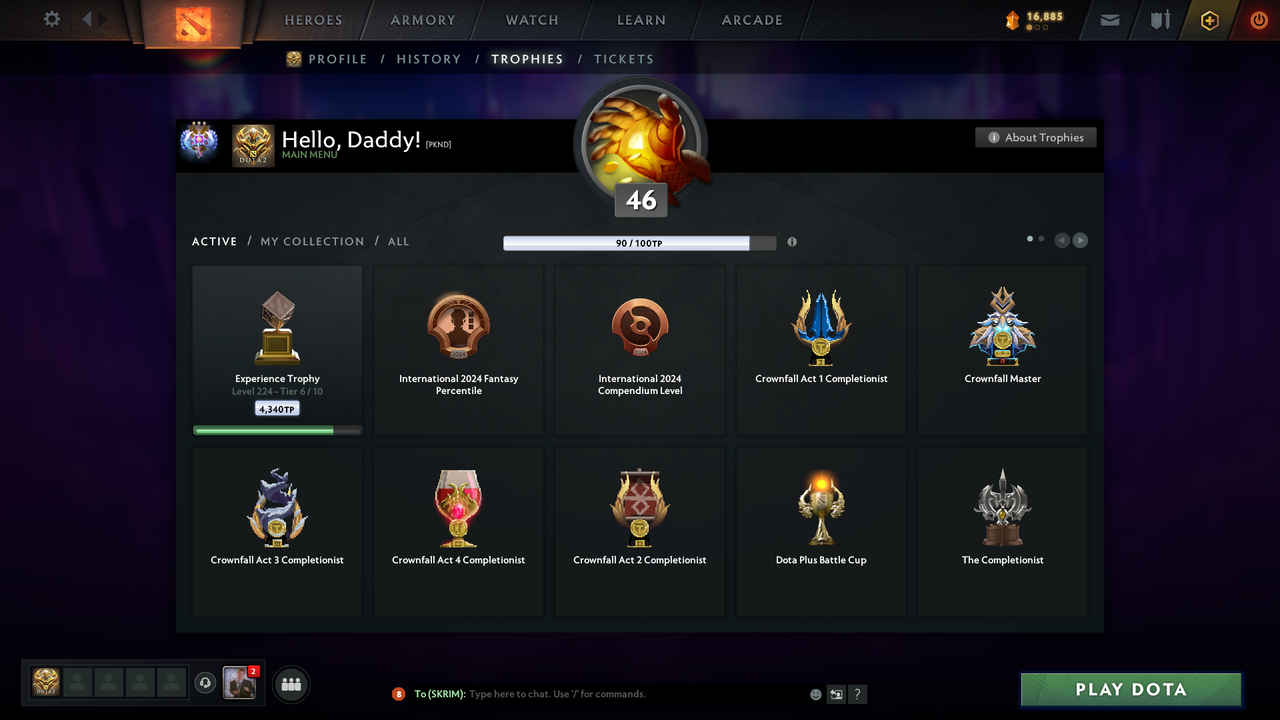The width and height of the screenshot is (1280, 720).
Task: Switch to the MY COLLECTION filter
Action: point(312,241)
